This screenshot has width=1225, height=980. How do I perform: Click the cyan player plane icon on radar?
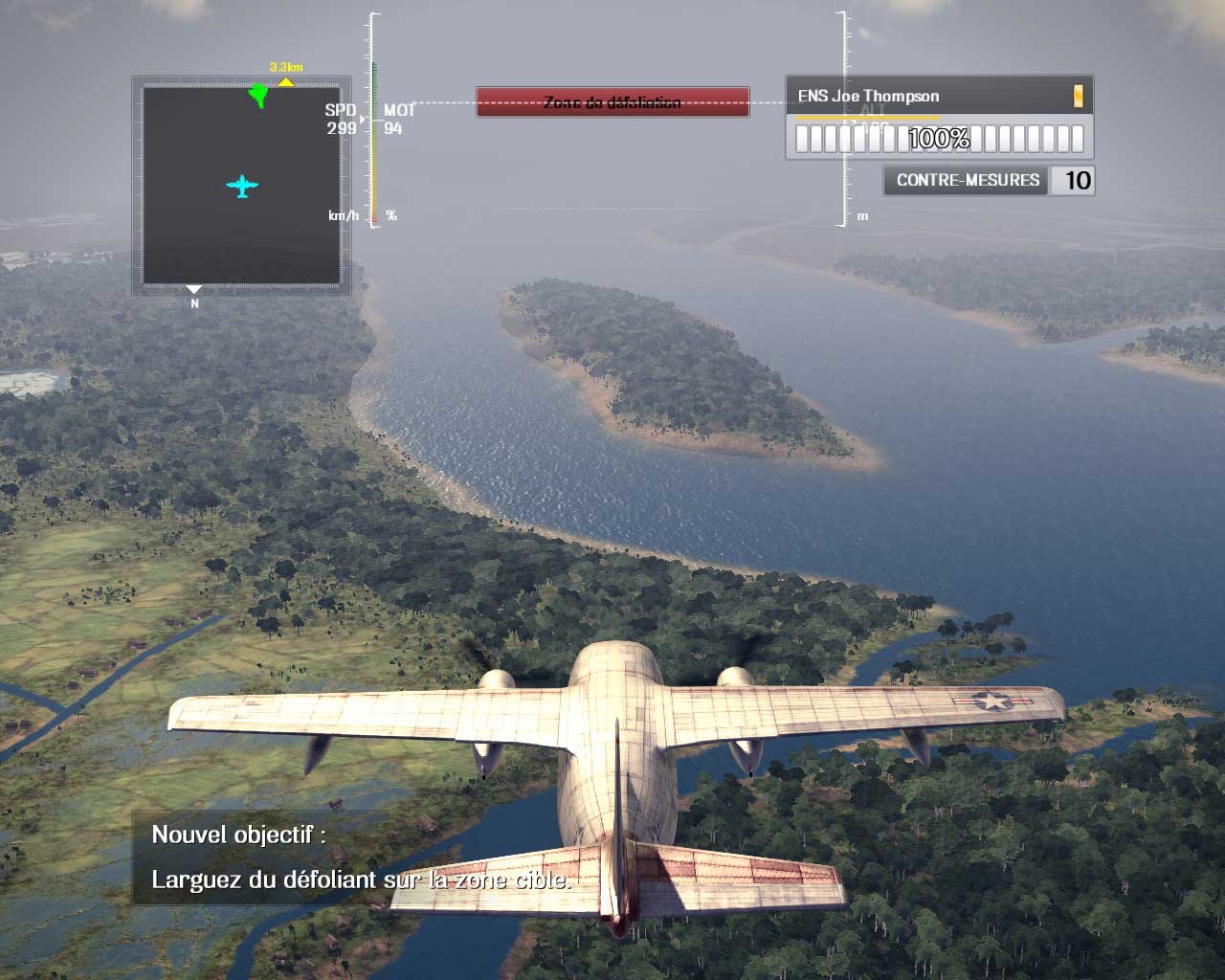point(243,187)
